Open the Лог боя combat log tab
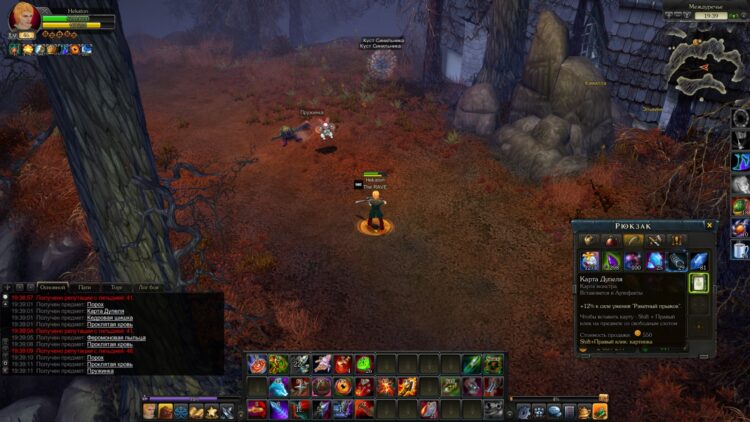Screen dimensions: 750x422 pyautogui.click(x=147, y=287)
